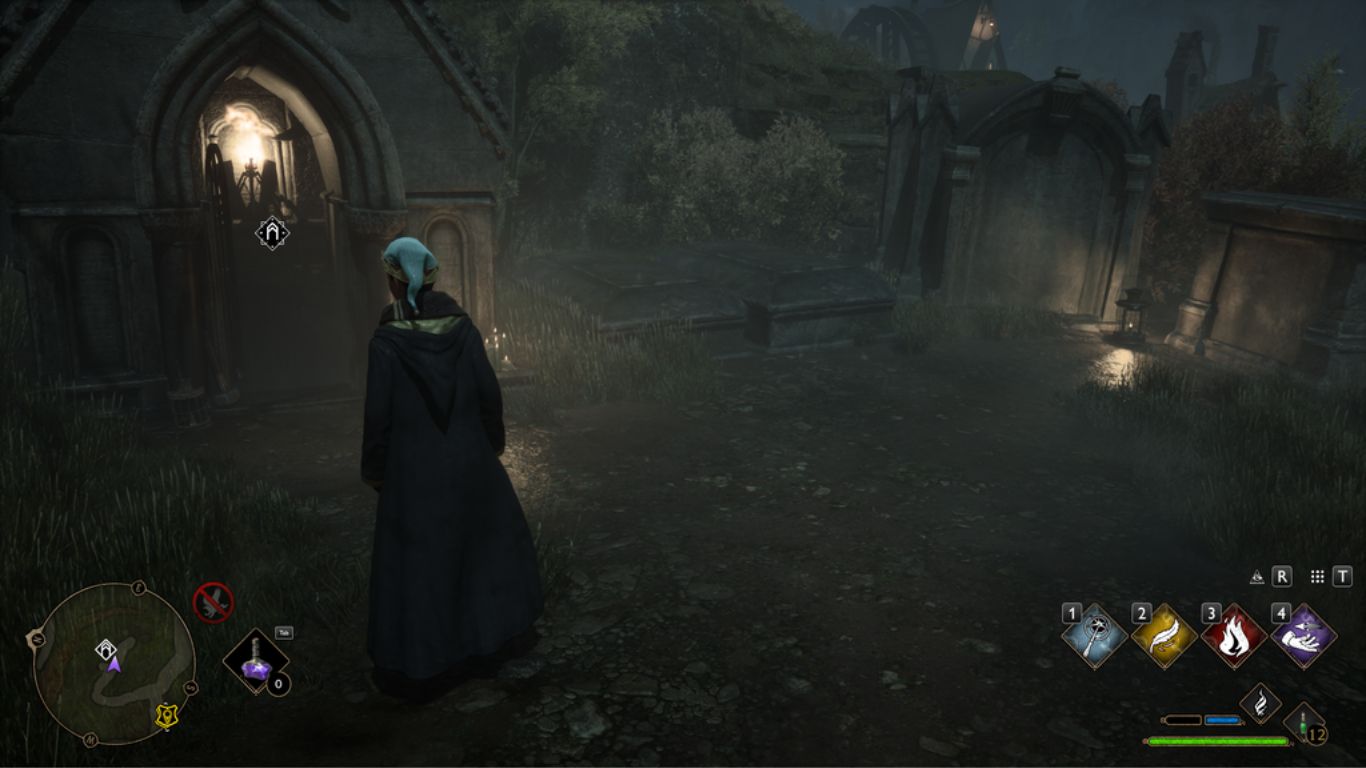
Task: Click the R cast button
Action: [1282, 576]
